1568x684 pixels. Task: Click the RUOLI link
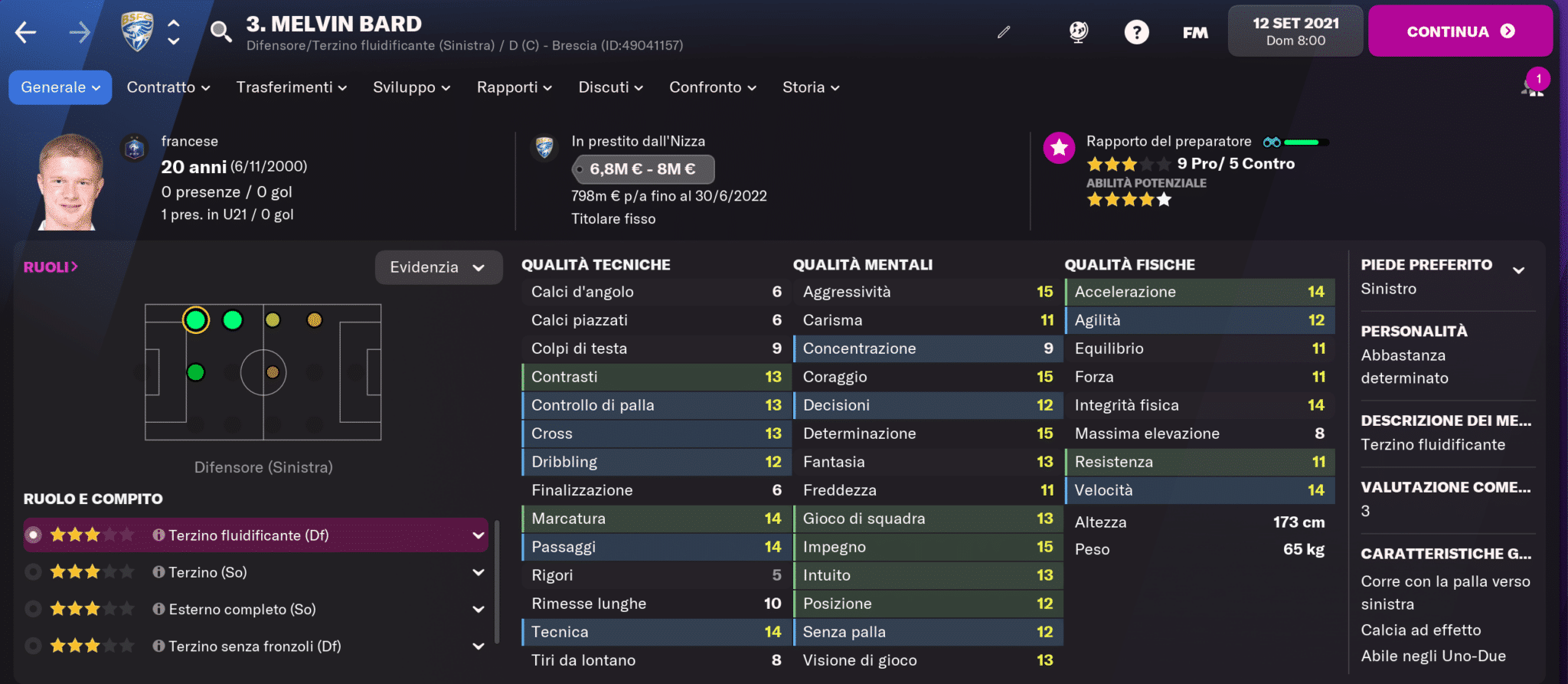(51, 267)
